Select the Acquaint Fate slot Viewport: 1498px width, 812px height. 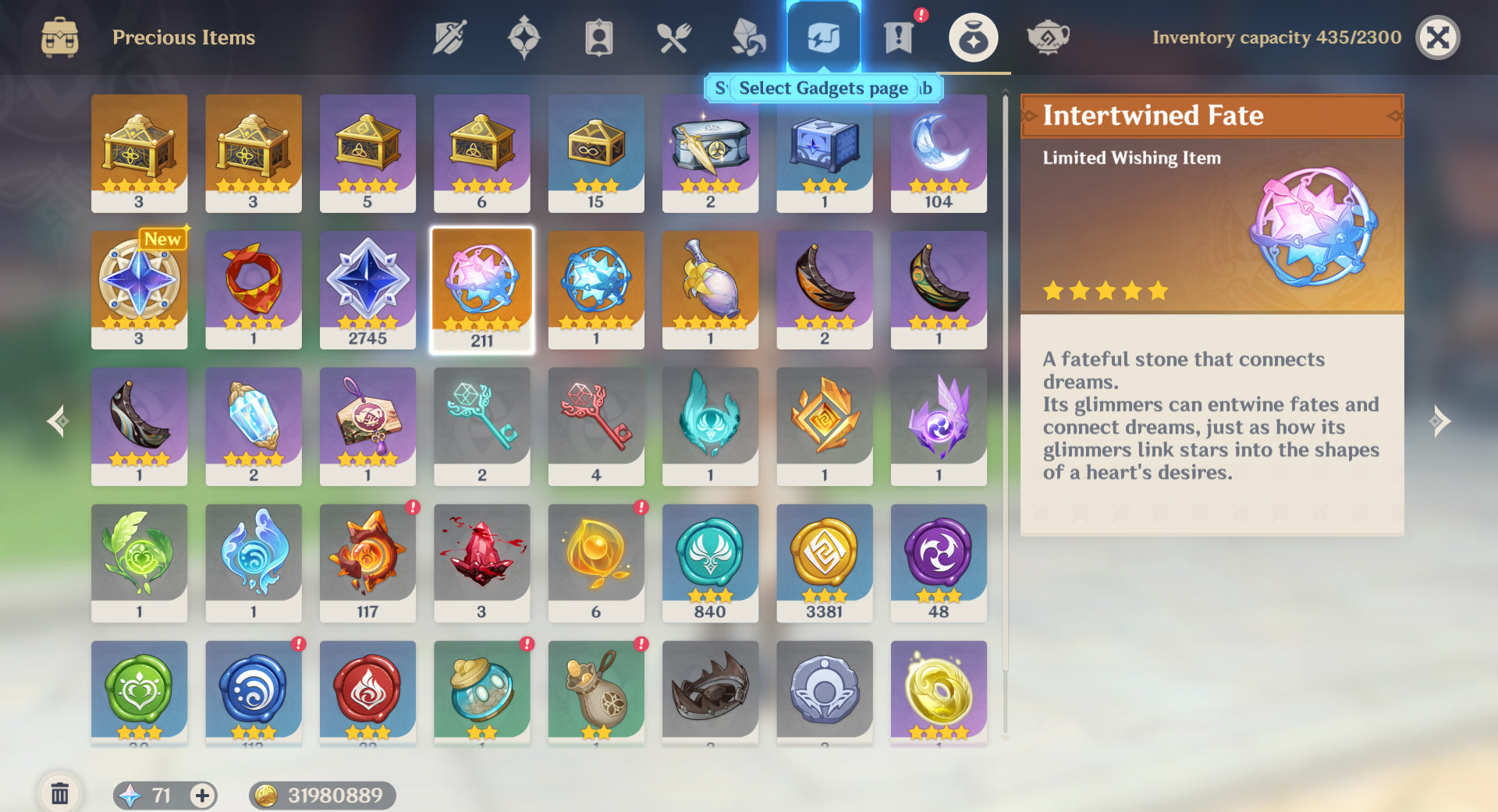pyautogui.click(x=596, y=290)
